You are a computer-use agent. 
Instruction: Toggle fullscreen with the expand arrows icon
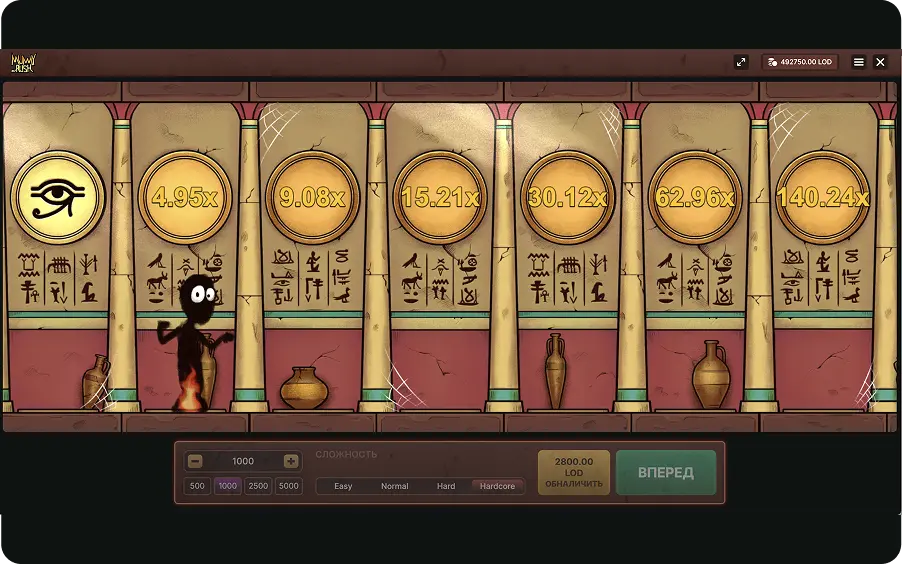(741, 62)
